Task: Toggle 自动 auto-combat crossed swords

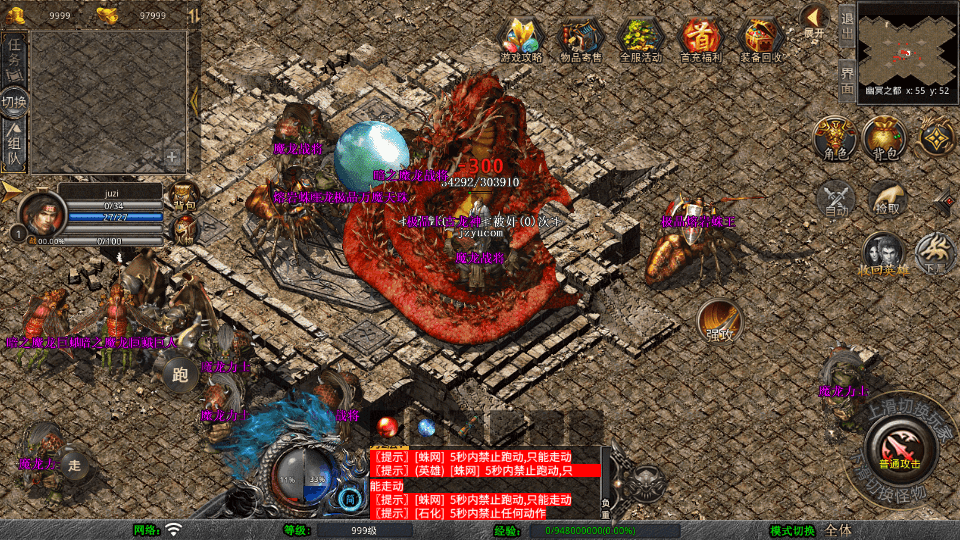Action: coord(836,198)
